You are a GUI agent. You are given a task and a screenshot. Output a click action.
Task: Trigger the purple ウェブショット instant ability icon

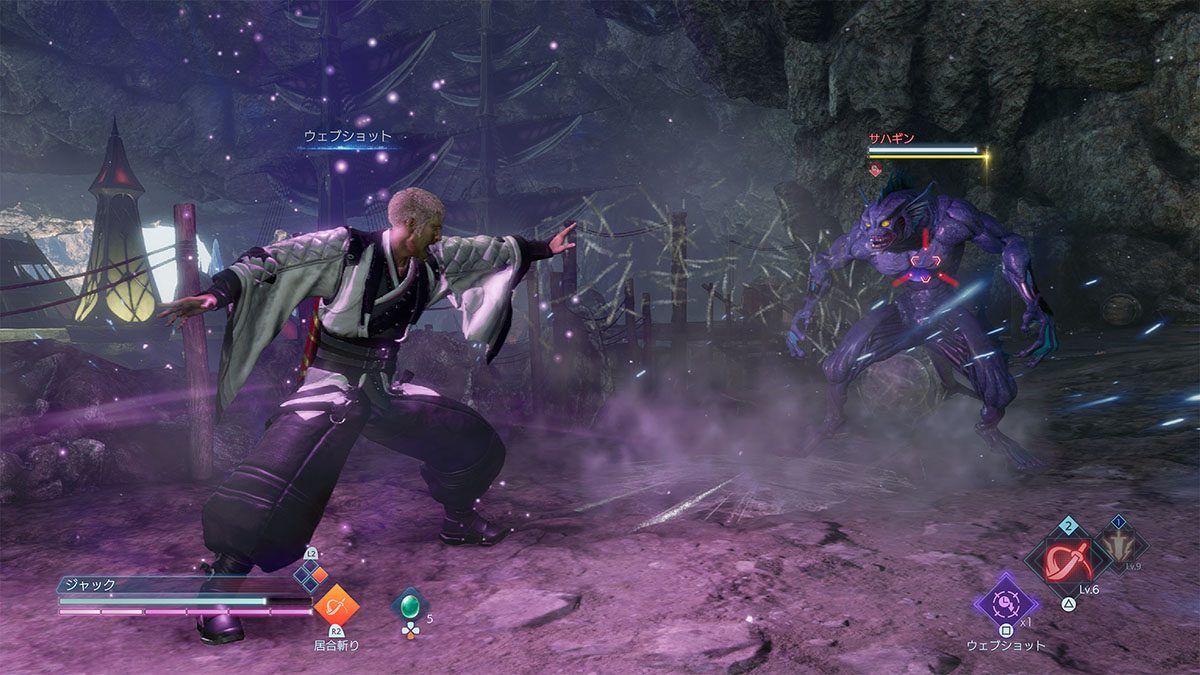(1005, 601)
